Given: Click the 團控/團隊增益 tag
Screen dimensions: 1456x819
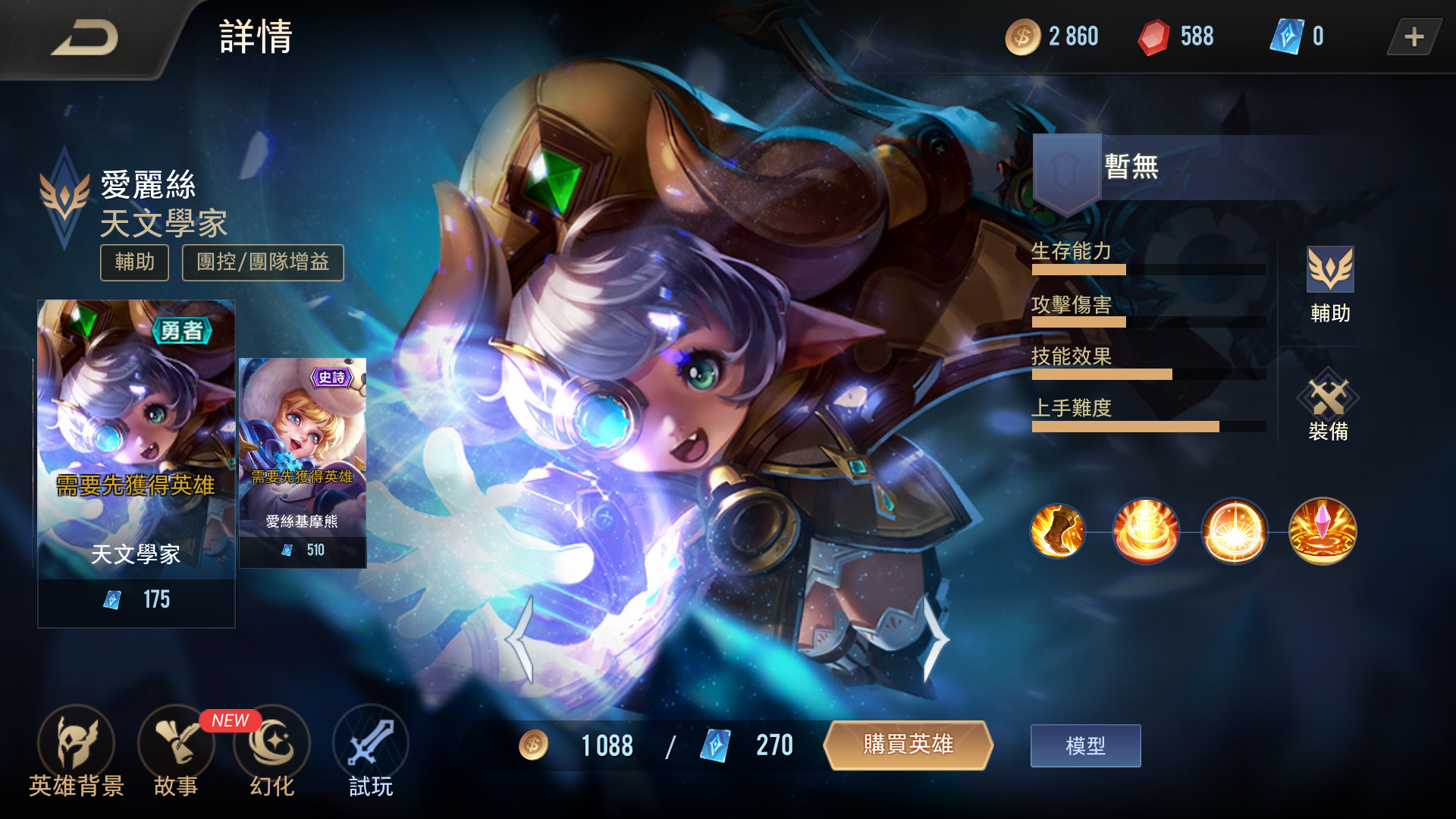Looking at the screenshot, I should click(262, 262).
